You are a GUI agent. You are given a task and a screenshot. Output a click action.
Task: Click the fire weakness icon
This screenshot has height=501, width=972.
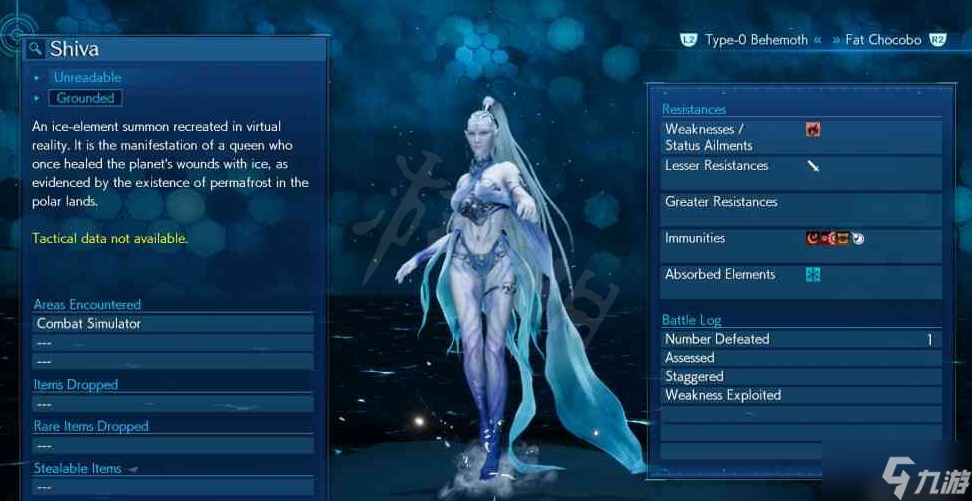[x=813, y=129]
